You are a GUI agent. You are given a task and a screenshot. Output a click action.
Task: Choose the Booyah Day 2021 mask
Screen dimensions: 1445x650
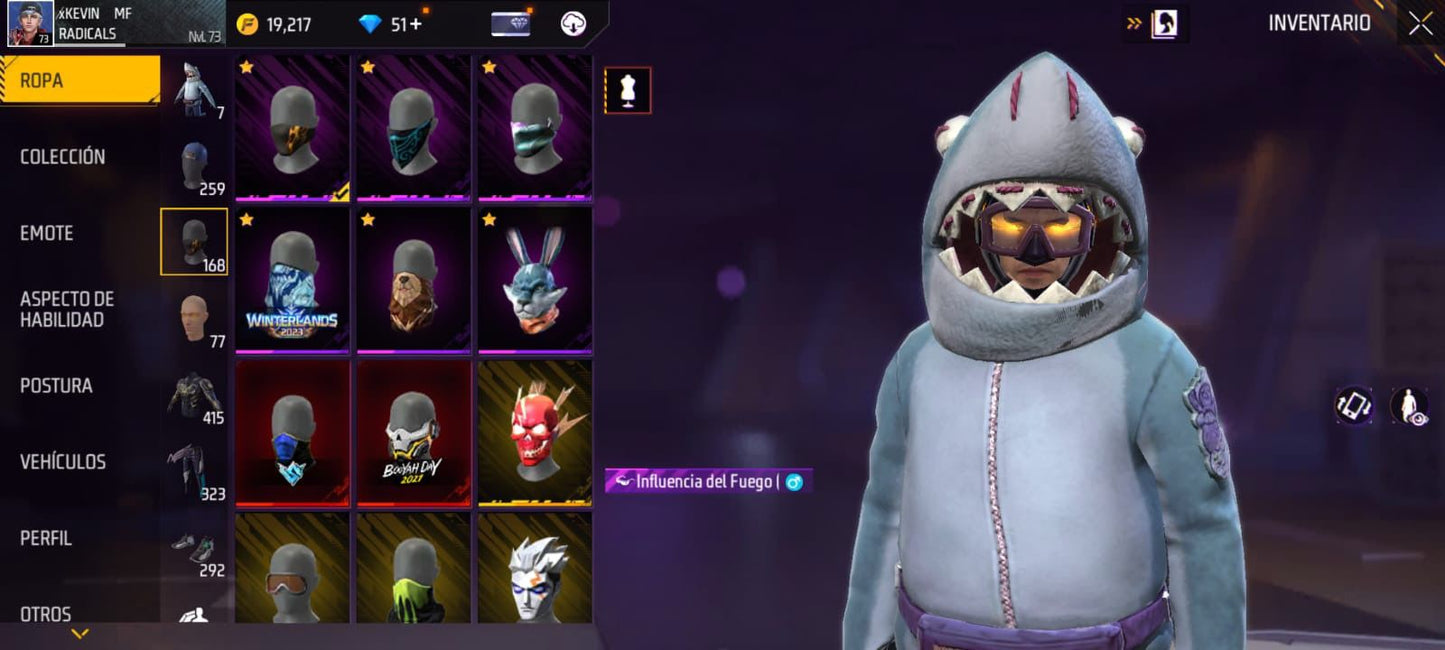(x=413, y=433)
